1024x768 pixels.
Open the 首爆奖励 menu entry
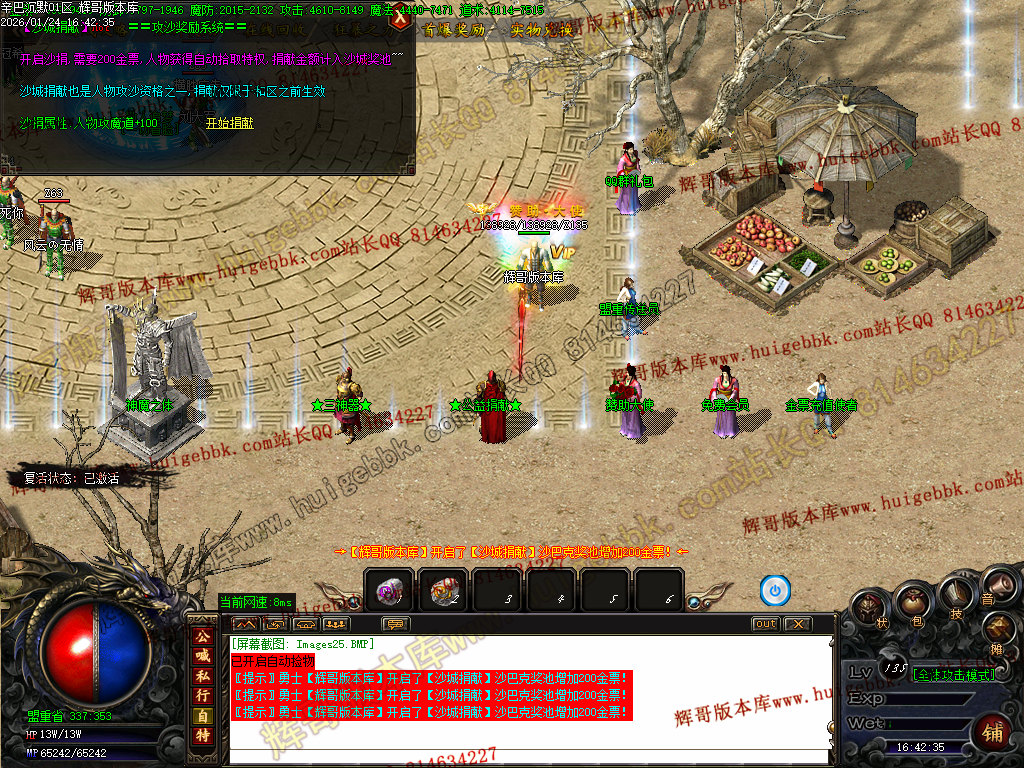[x=452, y=30]
